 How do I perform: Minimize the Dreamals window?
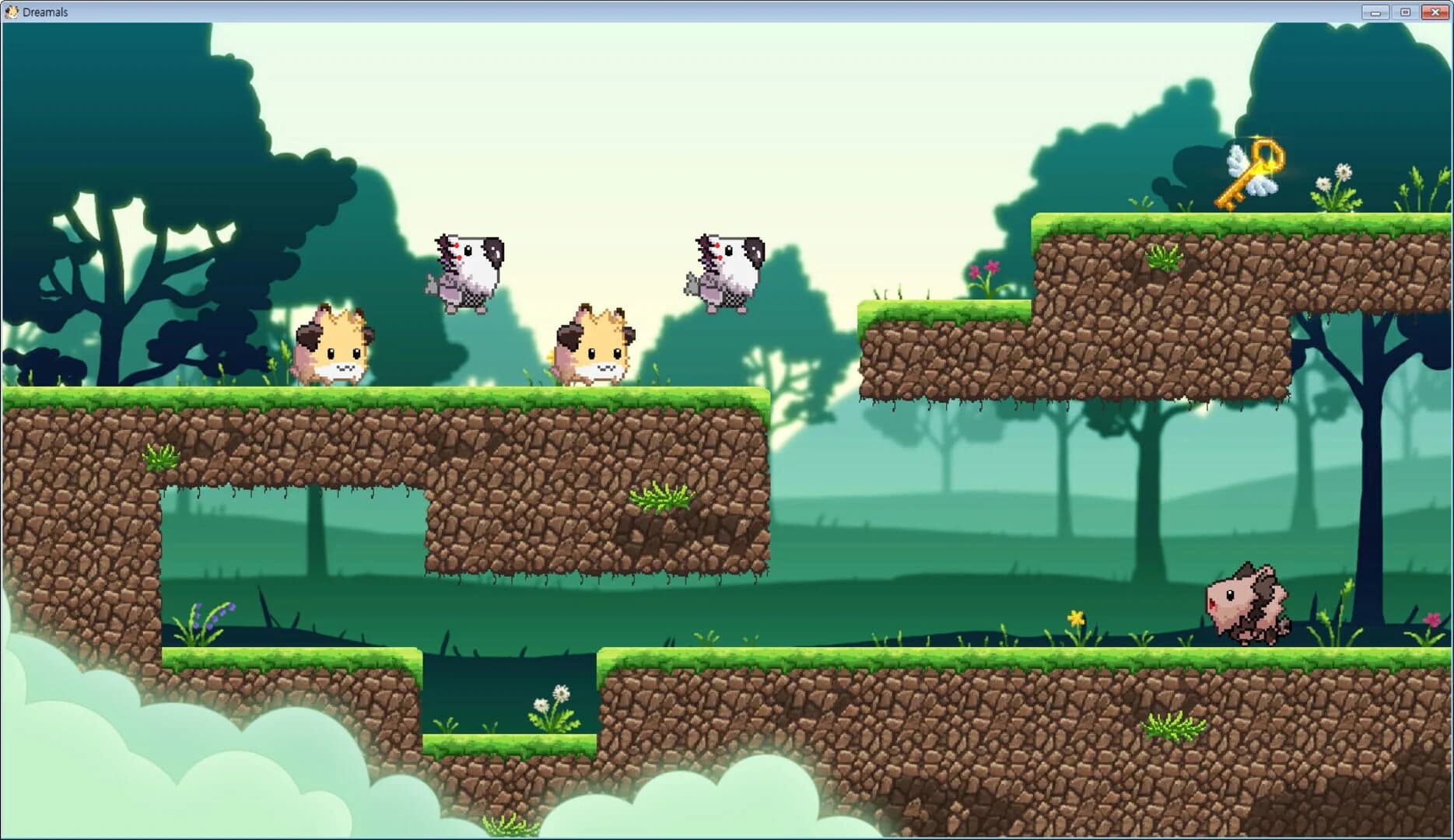[x=1375, y=12]
